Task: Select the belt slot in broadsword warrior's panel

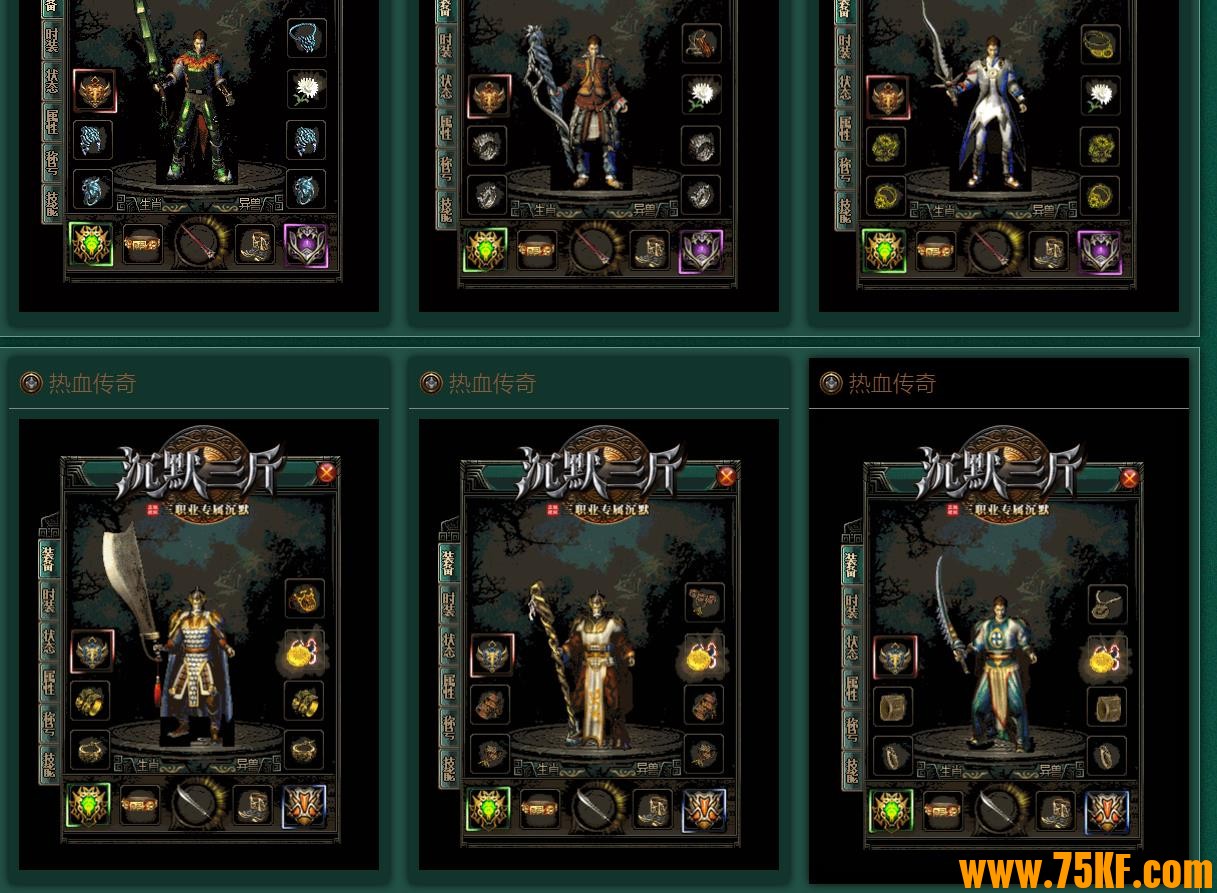Action: (x=140, y=805)
